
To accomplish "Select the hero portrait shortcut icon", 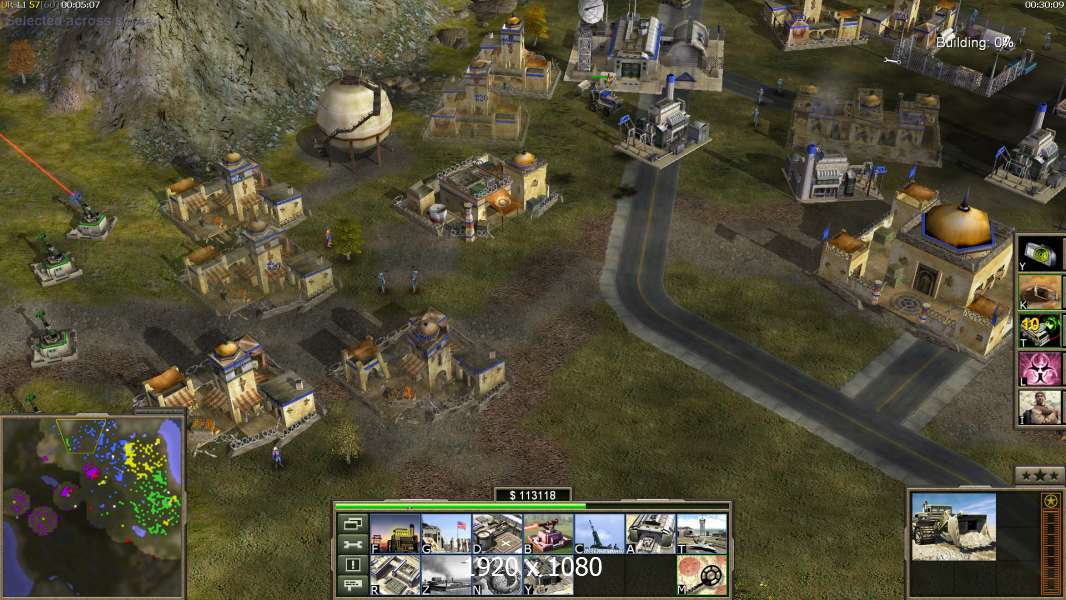I will (1040, 407).
